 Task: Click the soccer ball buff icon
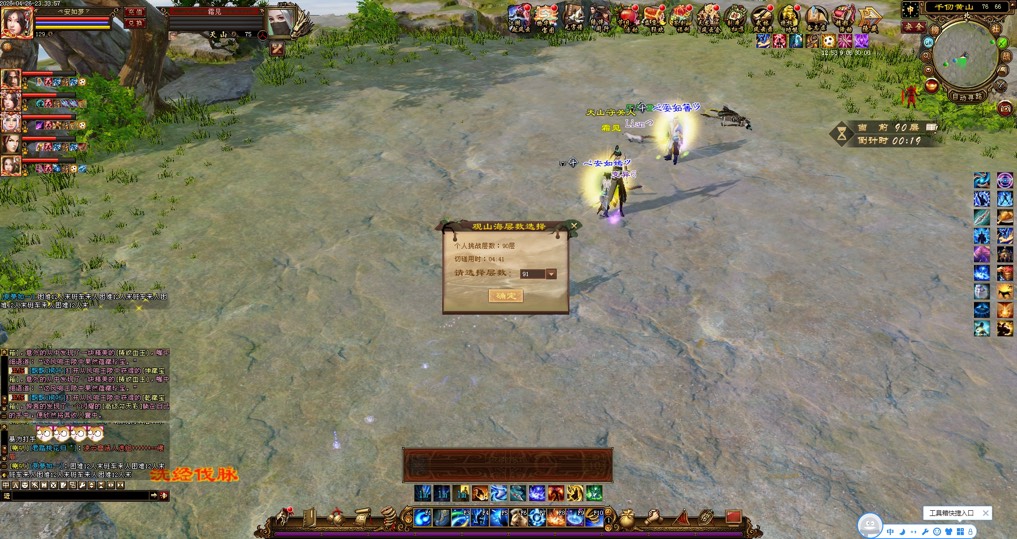coord(829,41)
